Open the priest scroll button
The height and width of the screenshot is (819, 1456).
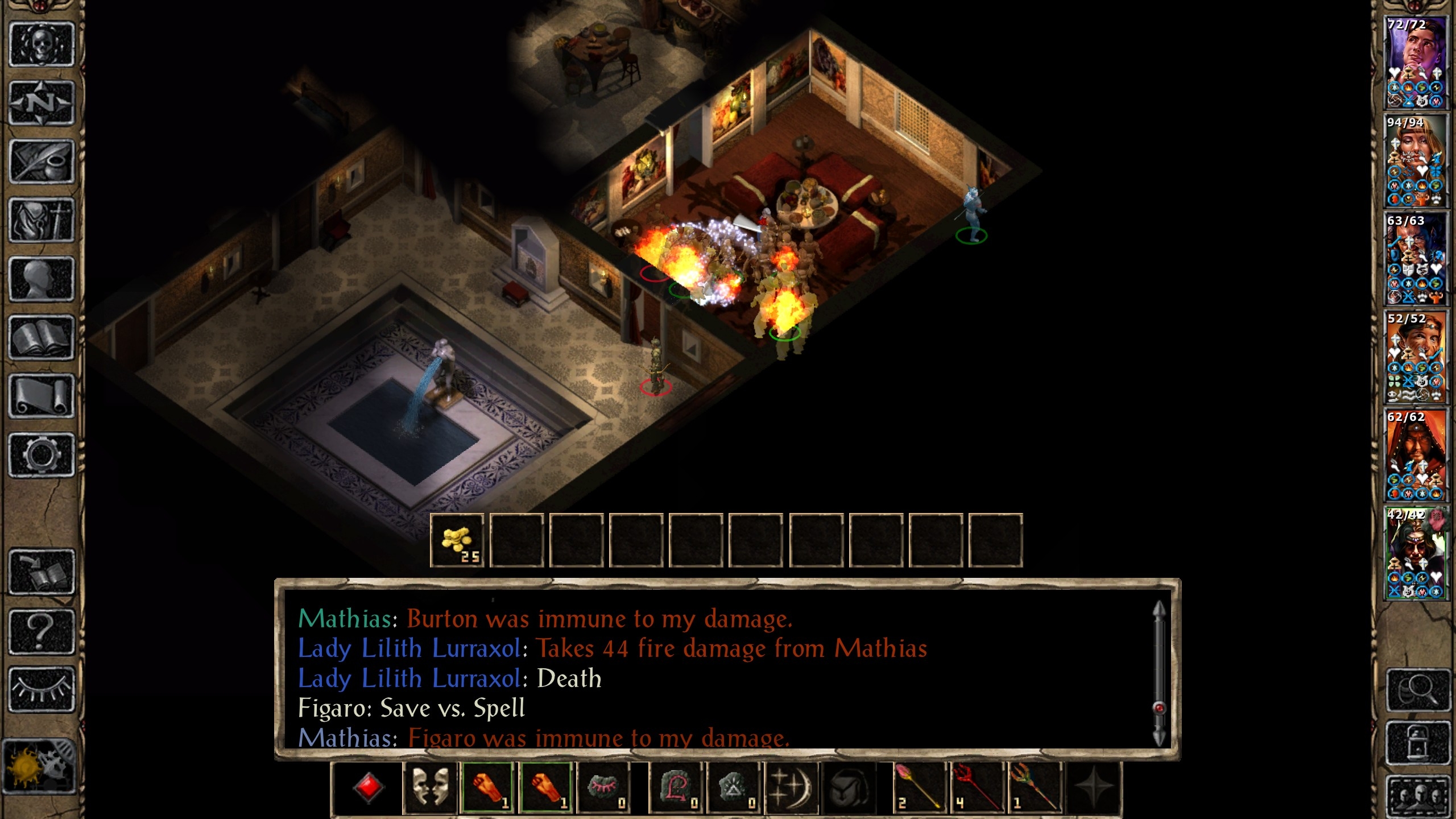[x=42, y=396]
